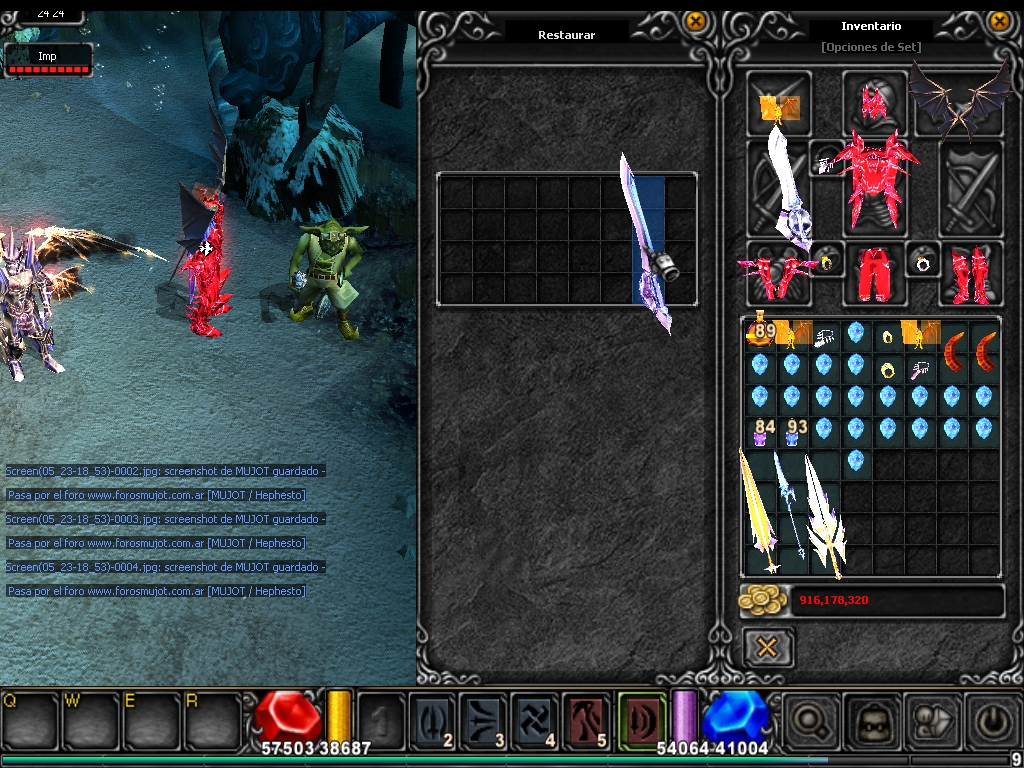
Task: Select the equipped red helmet slot
Action: click(x=875, y=102)
